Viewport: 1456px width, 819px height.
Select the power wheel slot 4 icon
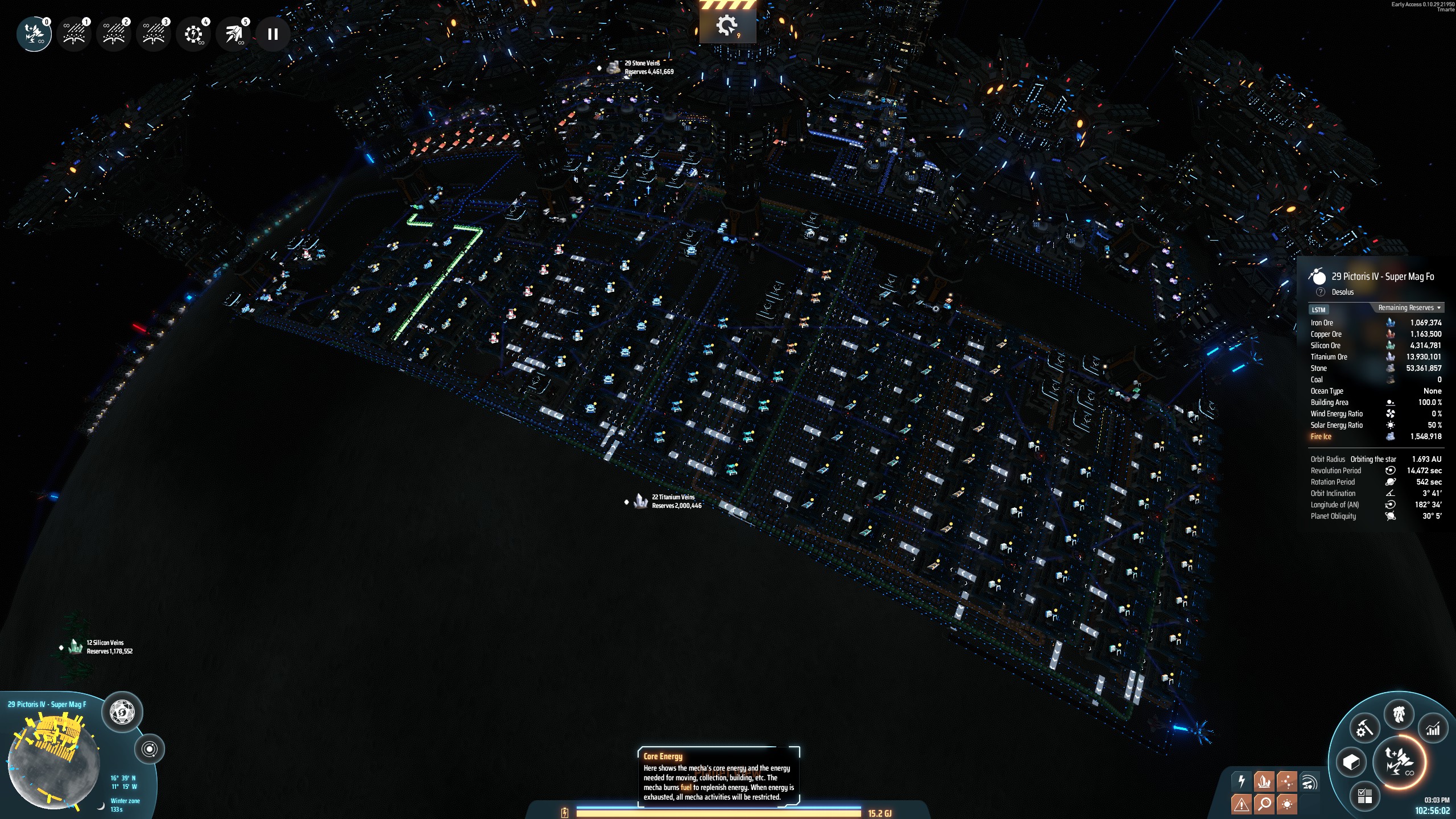pos(193,34)
